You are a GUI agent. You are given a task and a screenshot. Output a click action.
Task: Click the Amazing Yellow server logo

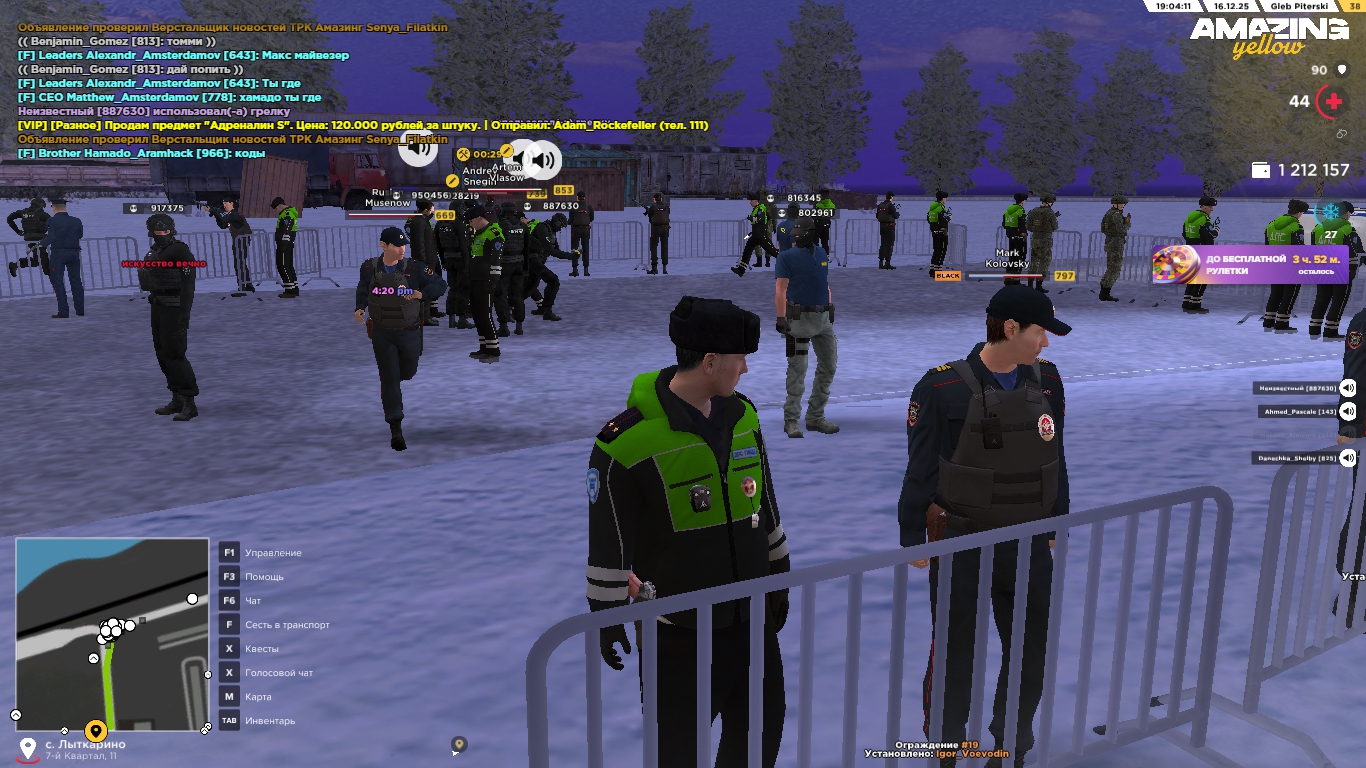[1268, 36]
